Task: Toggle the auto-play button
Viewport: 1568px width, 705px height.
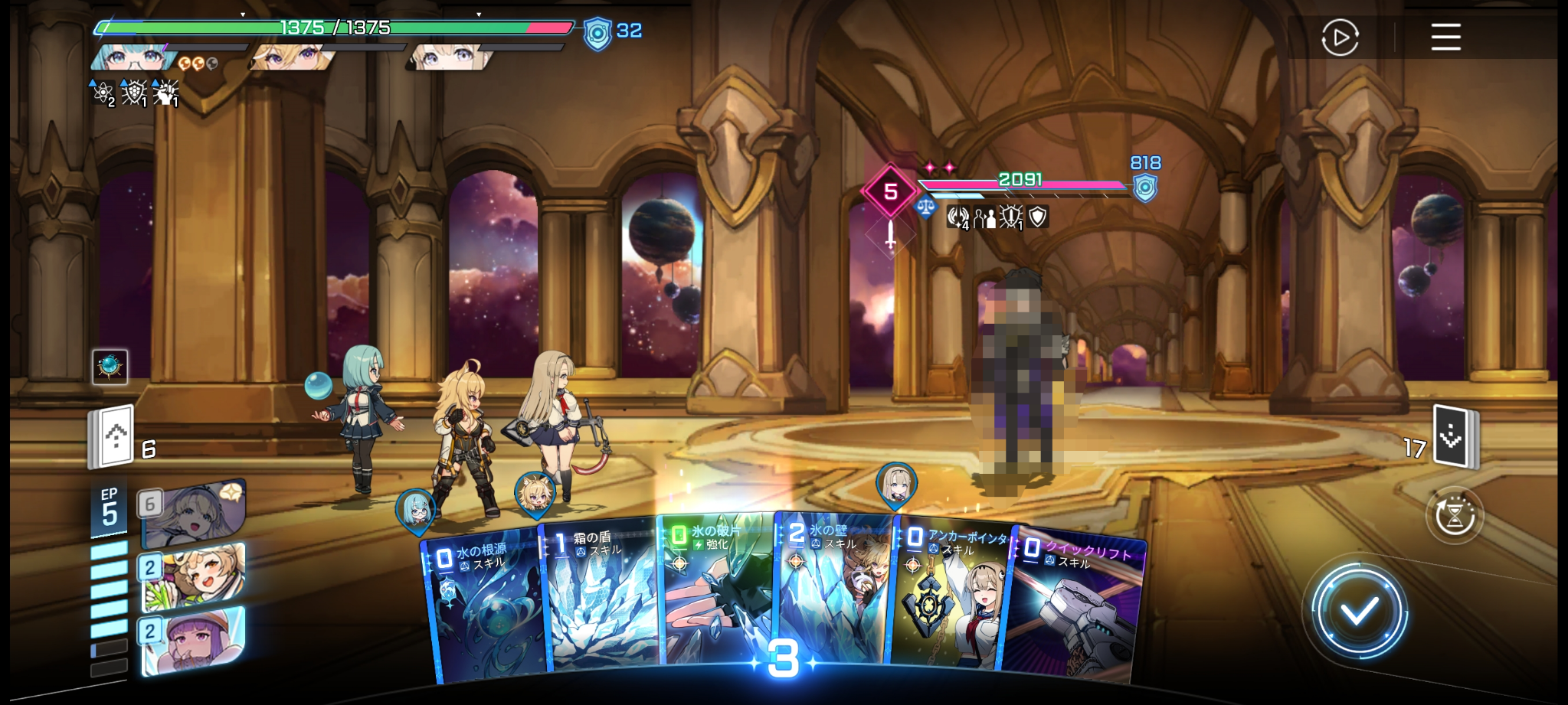Action: pos(1340,38)
